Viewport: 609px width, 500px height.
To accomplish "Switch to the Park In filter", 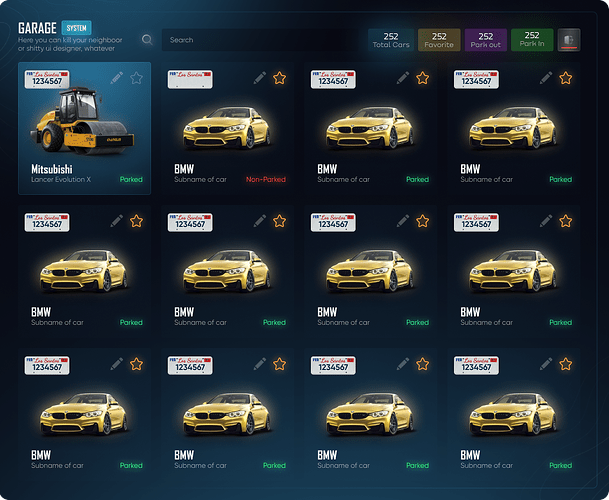I will click(x=532, y=40).
